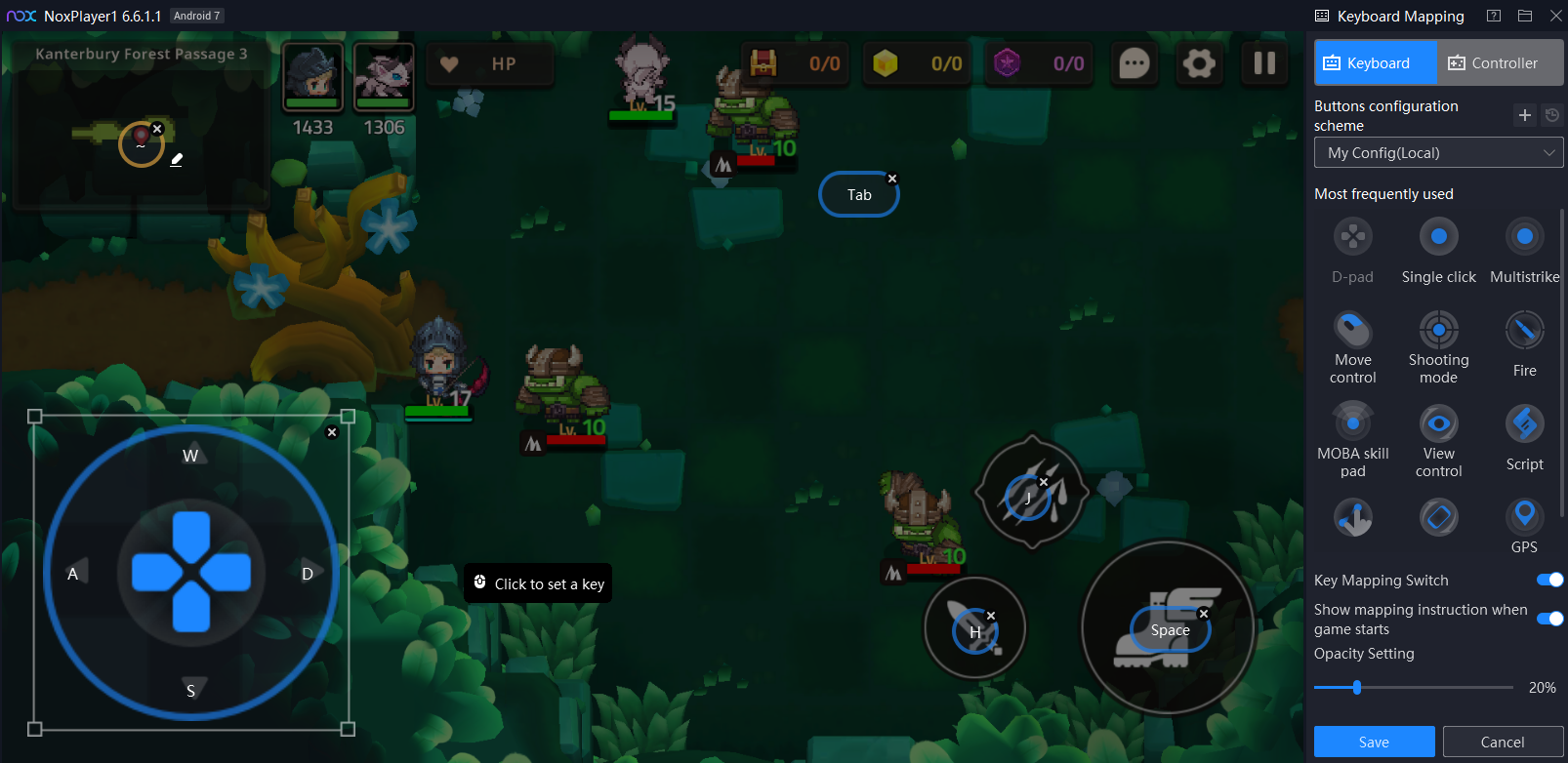Trigger the weapon skill mapped to H
This screenshot has width=1568, height=763.
coord(974,627)
